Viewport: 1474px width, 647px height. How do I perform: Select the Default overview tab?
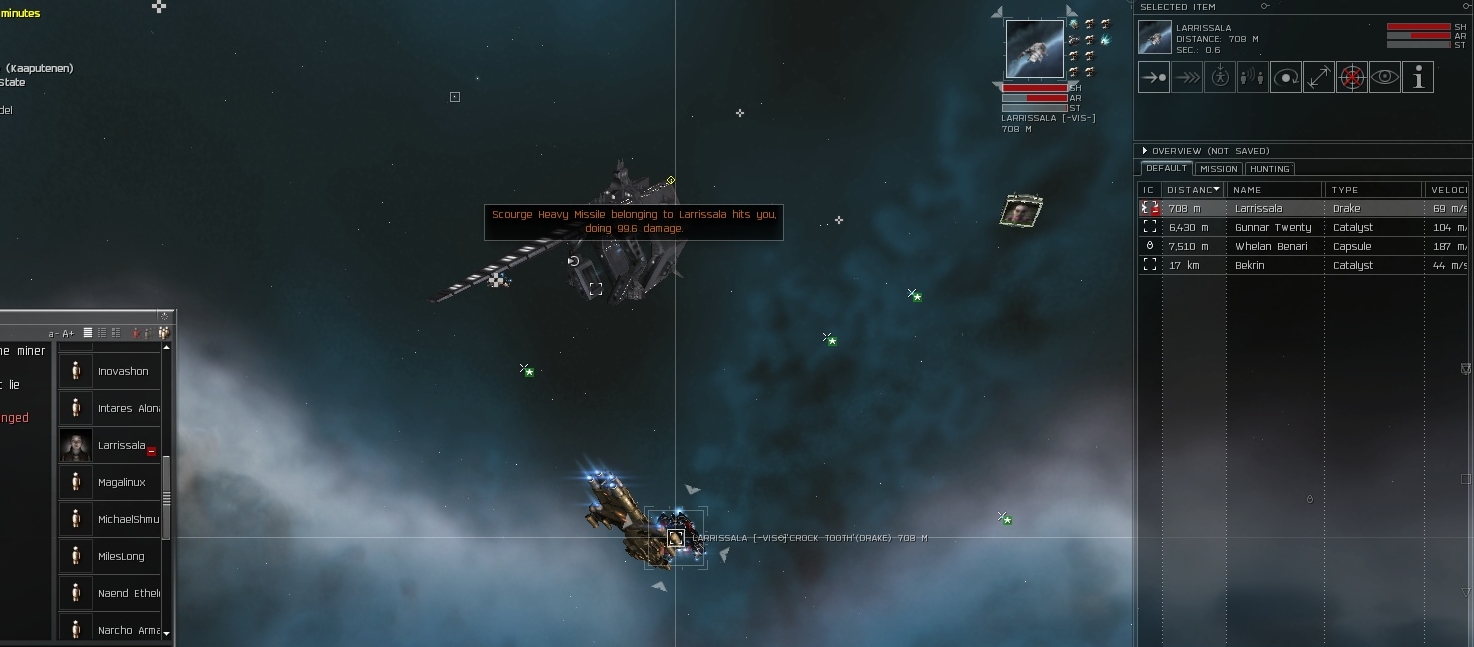point(1166,168)
